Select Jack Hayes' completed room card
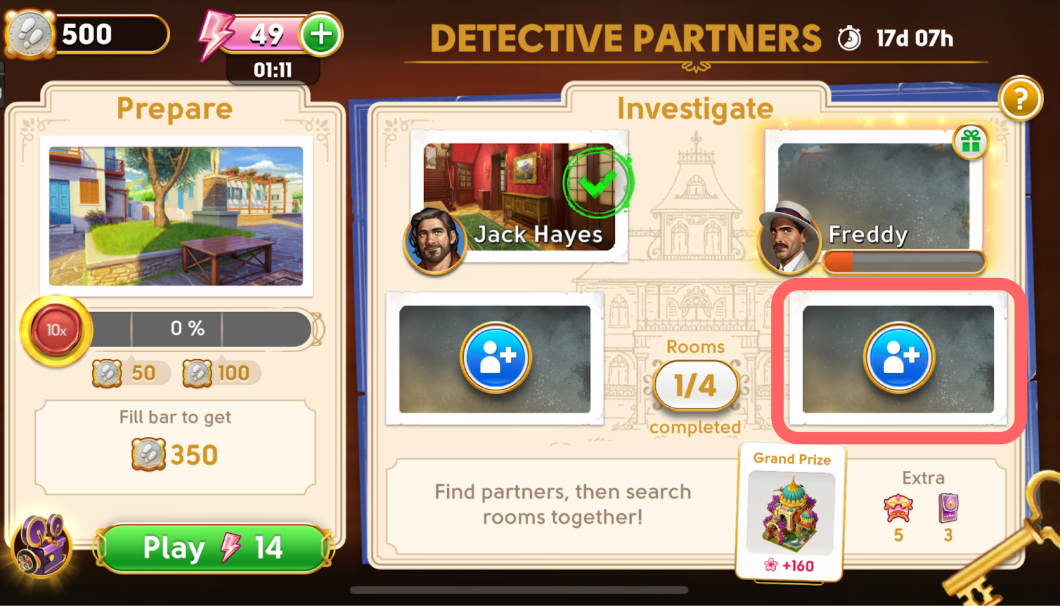This screenshot has height=606, width=1064. point(524,197)
